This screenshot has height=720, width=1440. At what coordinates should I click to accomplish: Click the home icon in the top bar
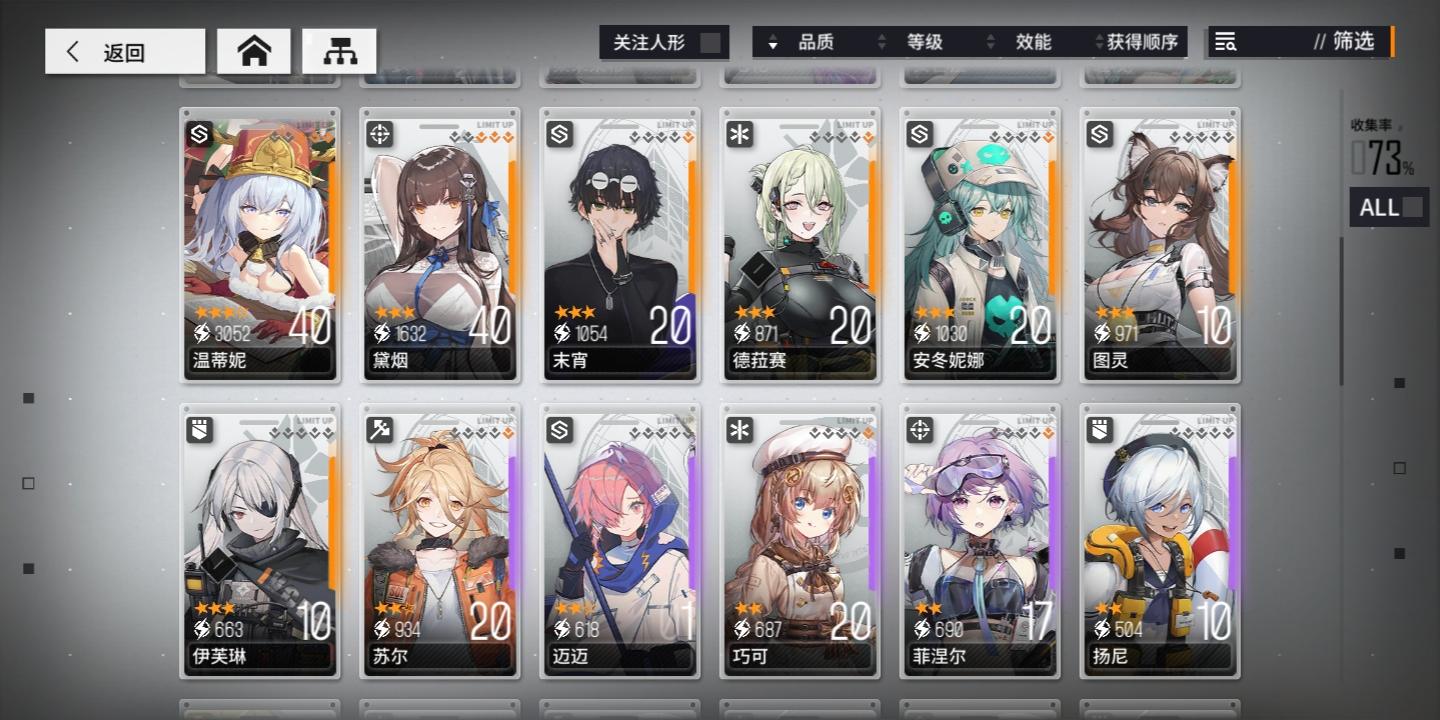coord(253,50)
